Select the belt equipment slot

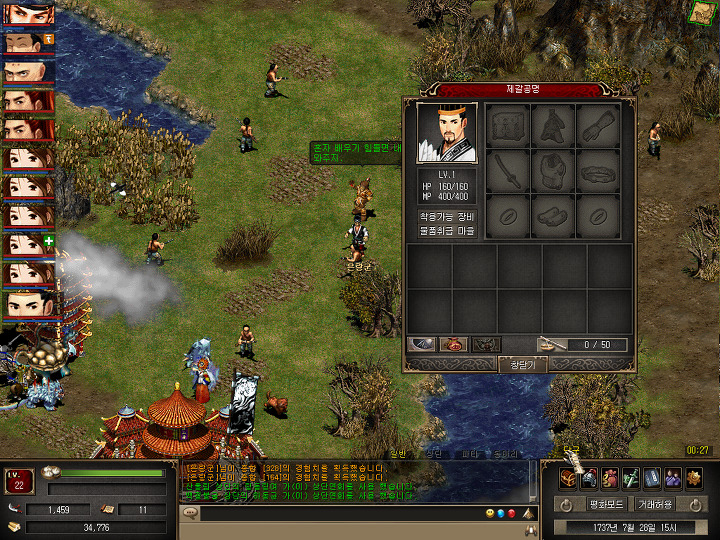(598, 172)
